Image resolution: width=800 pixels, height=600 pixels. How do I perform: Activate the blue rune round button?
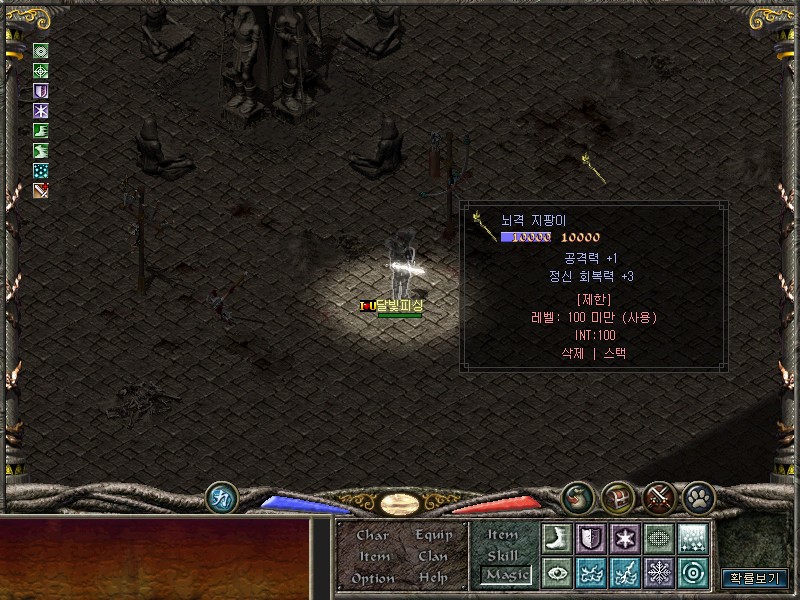pos(221,497)
